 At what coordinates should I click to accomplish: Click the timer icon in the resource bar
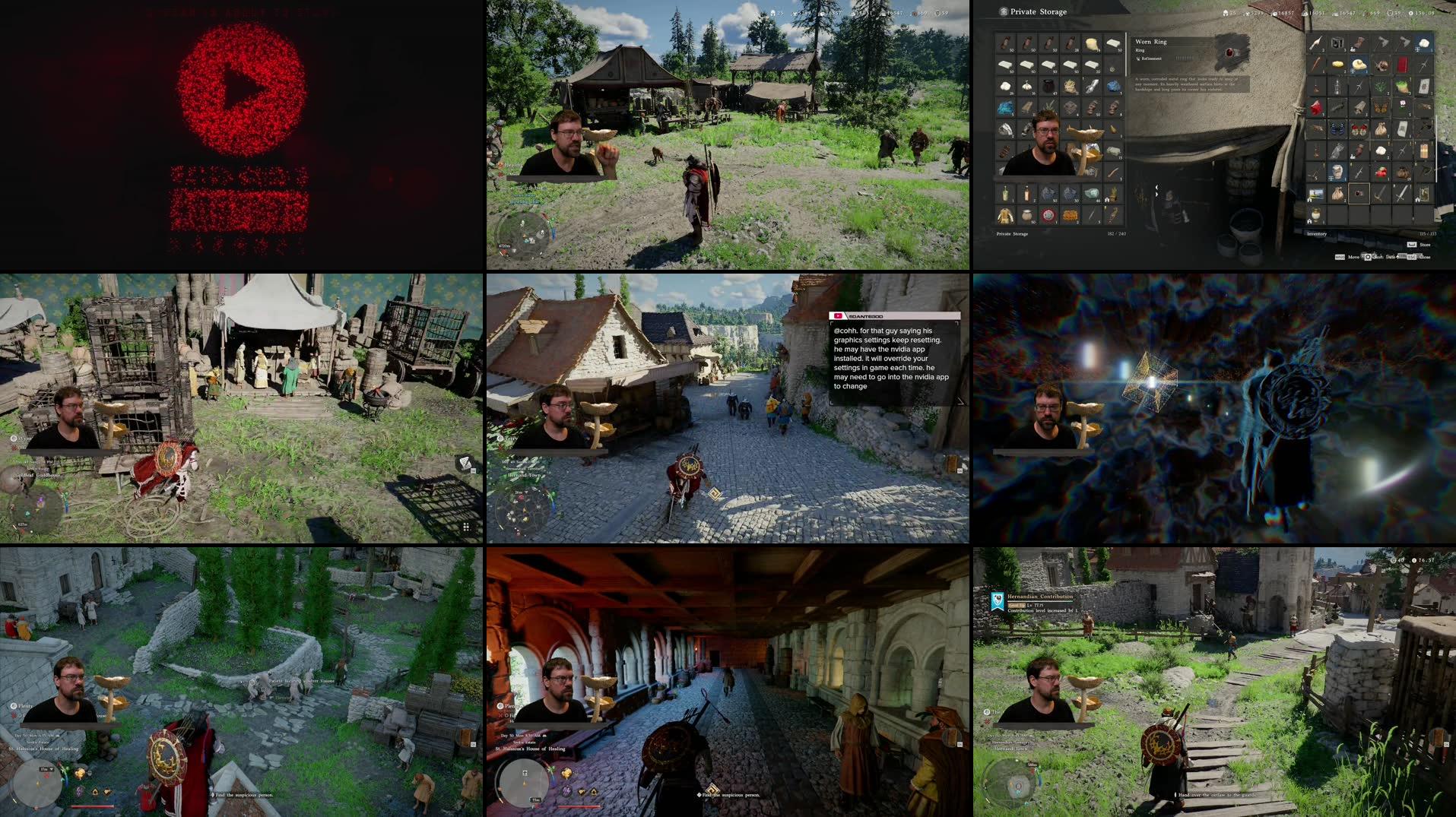coord(1410,13)
